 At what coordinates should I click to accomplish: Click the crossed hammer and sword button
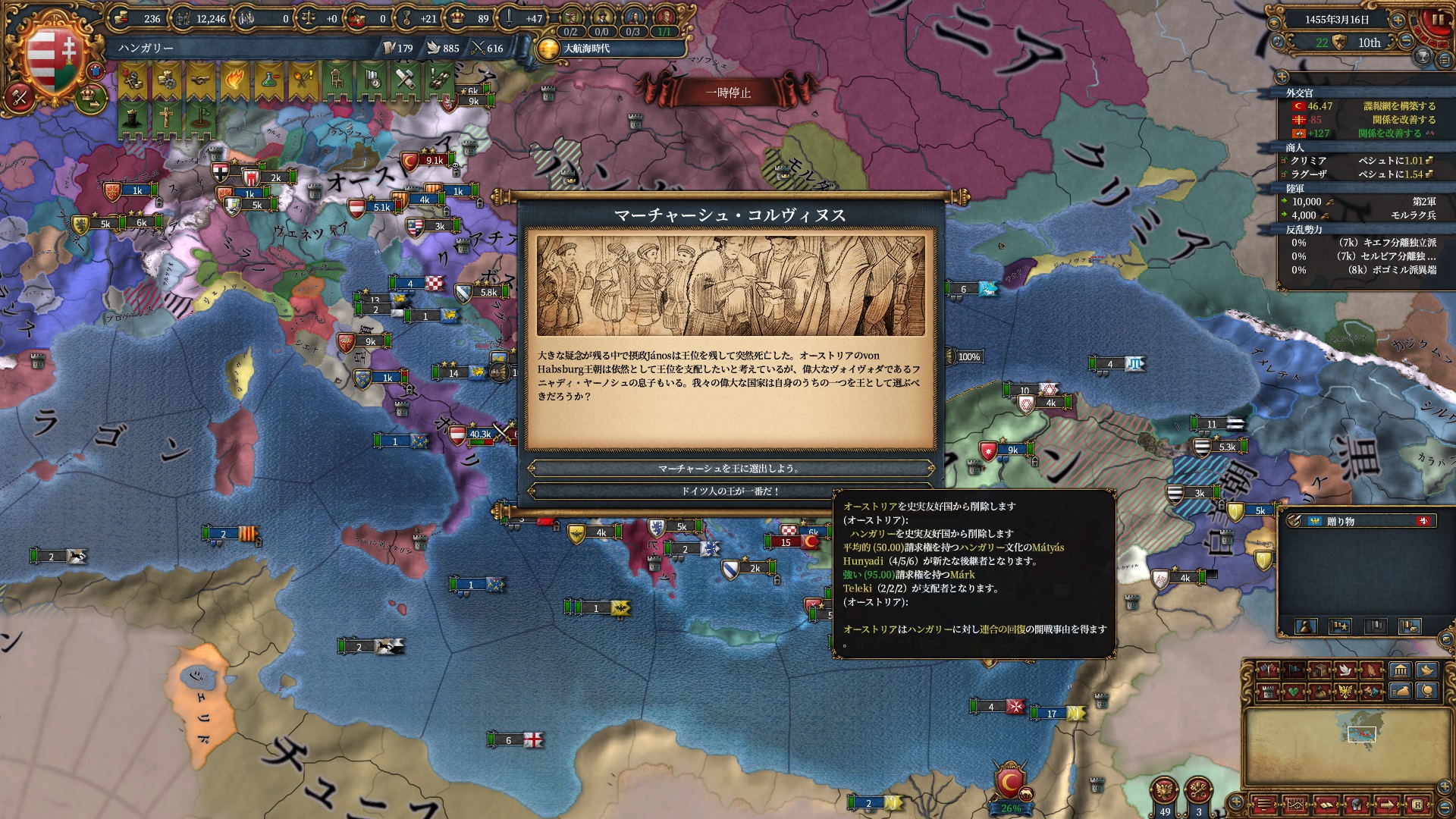coord(20,97)
